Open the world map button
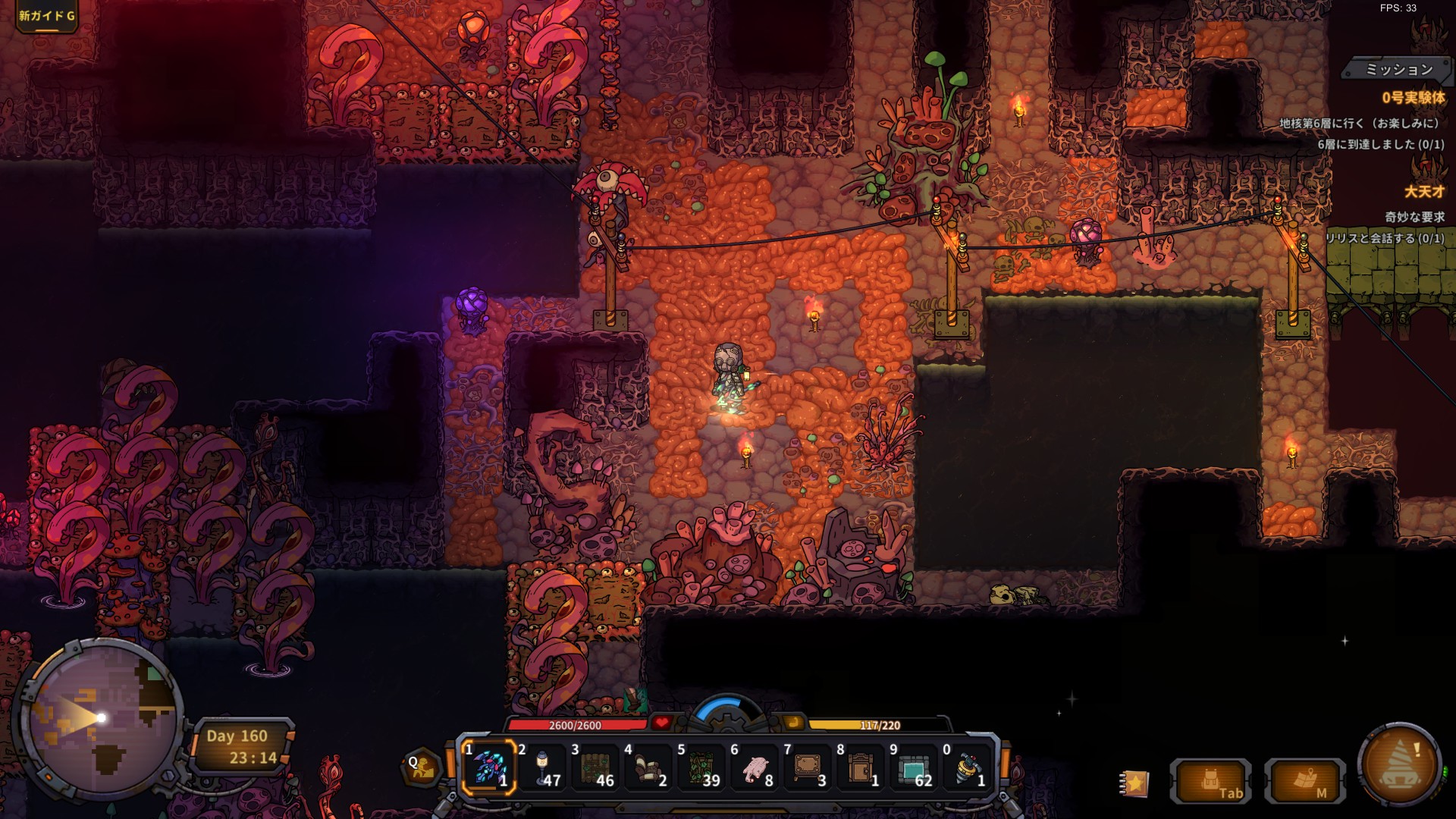Screen dimensions: 1456x819 coord(1305,780)
